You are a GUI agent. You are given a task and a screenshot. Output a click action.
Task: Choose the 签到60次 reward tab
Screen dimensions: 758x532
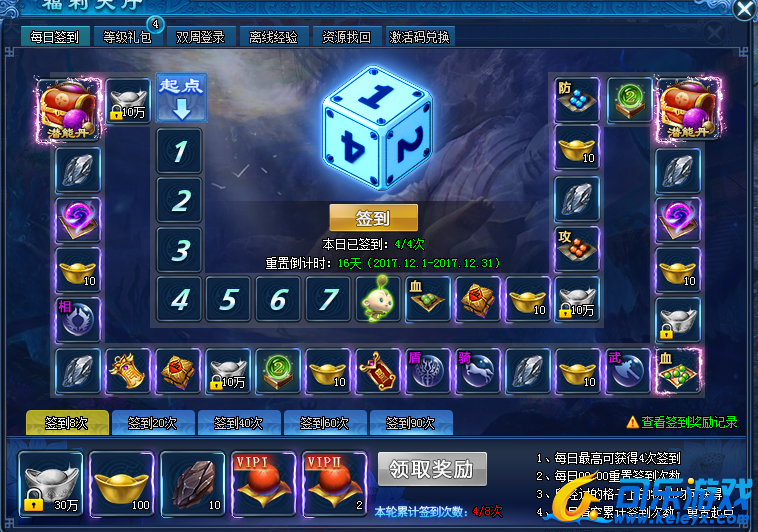coord(325,423)
